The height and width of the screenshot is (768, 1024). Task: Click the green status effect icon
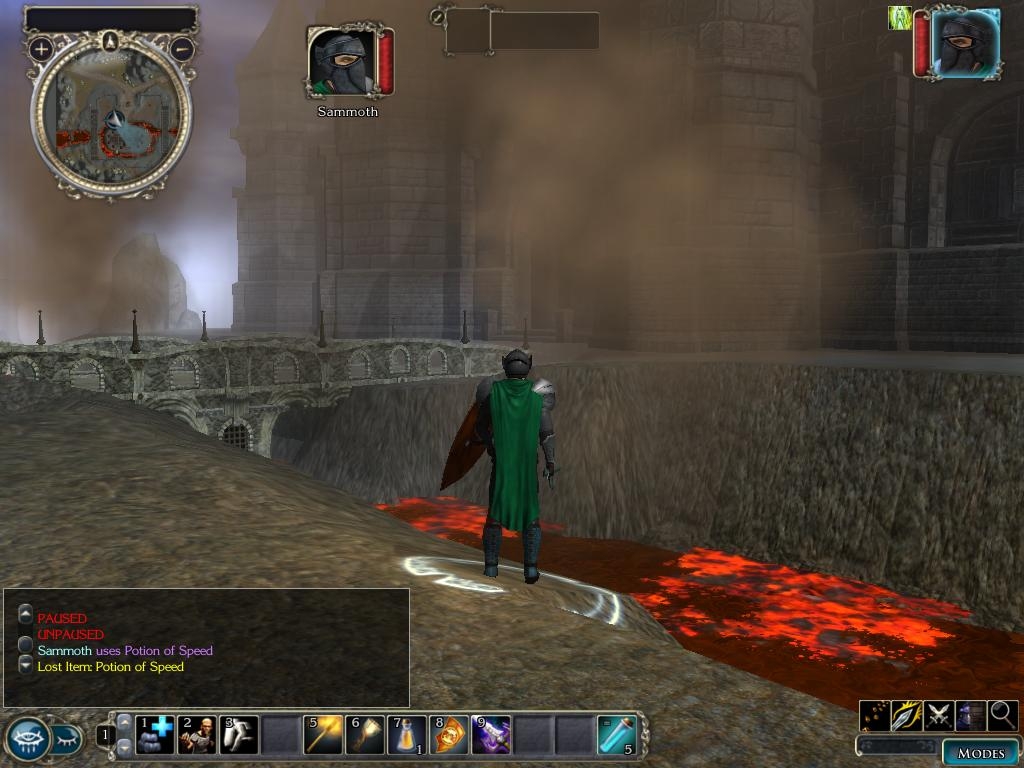pyautogui.click(x=900, y=18)
